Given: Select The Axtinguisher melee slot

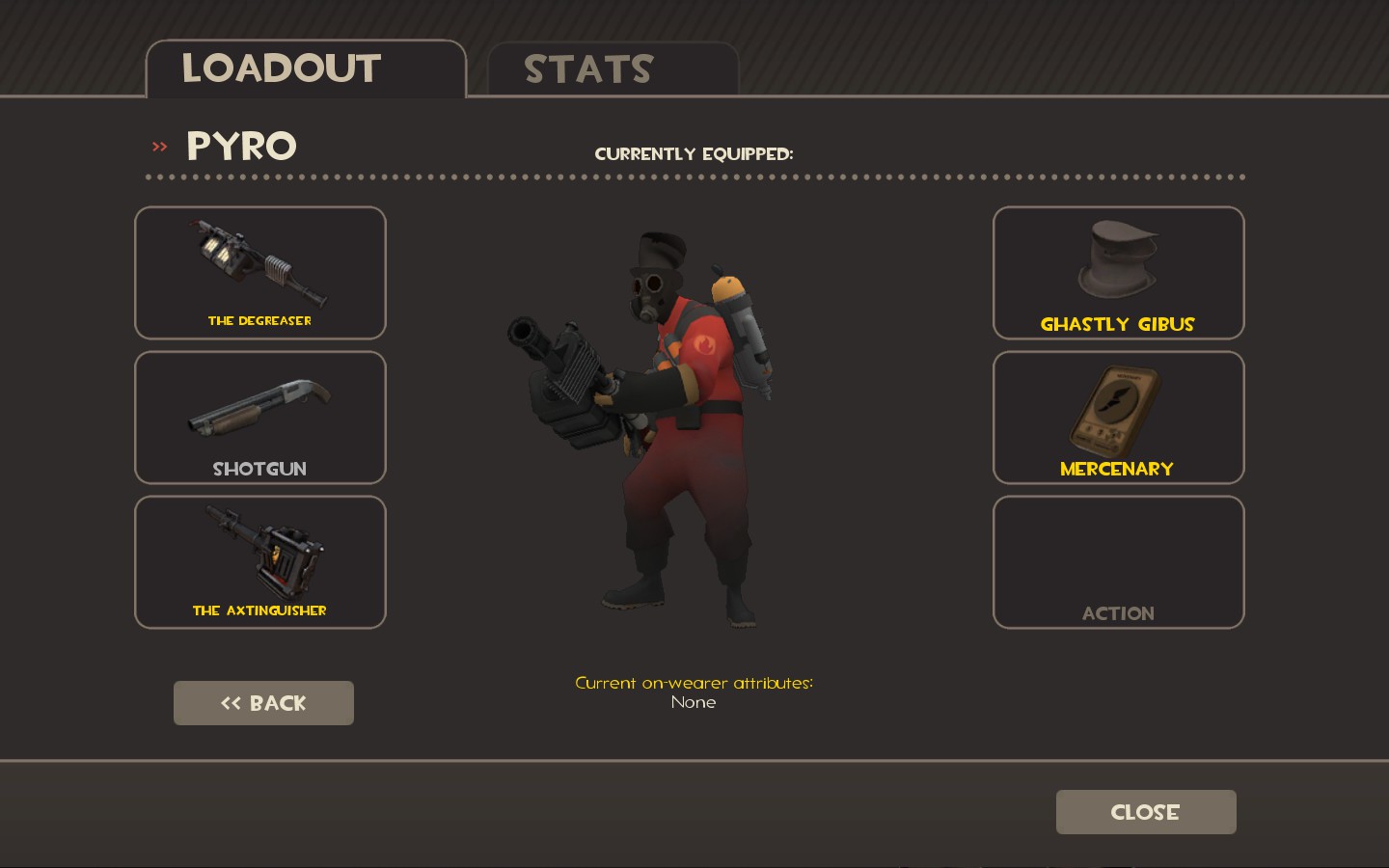Looking at the screenshot, I should tap(260, 562).
